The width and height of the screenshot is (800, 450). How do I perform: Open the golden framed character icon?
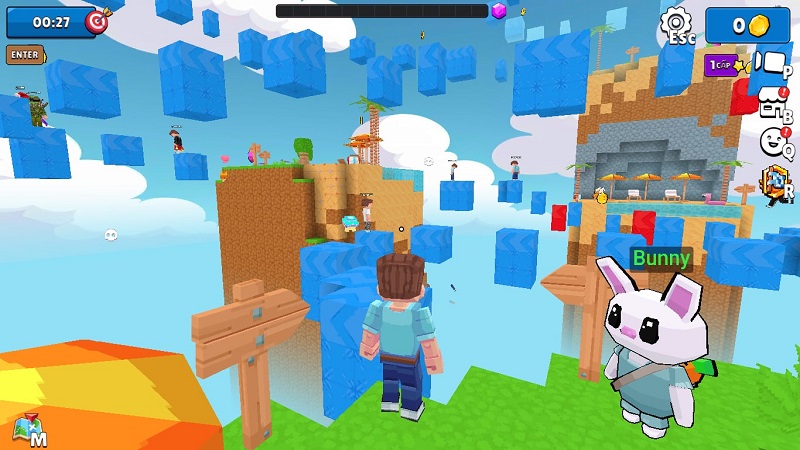(x=773, y=184)
